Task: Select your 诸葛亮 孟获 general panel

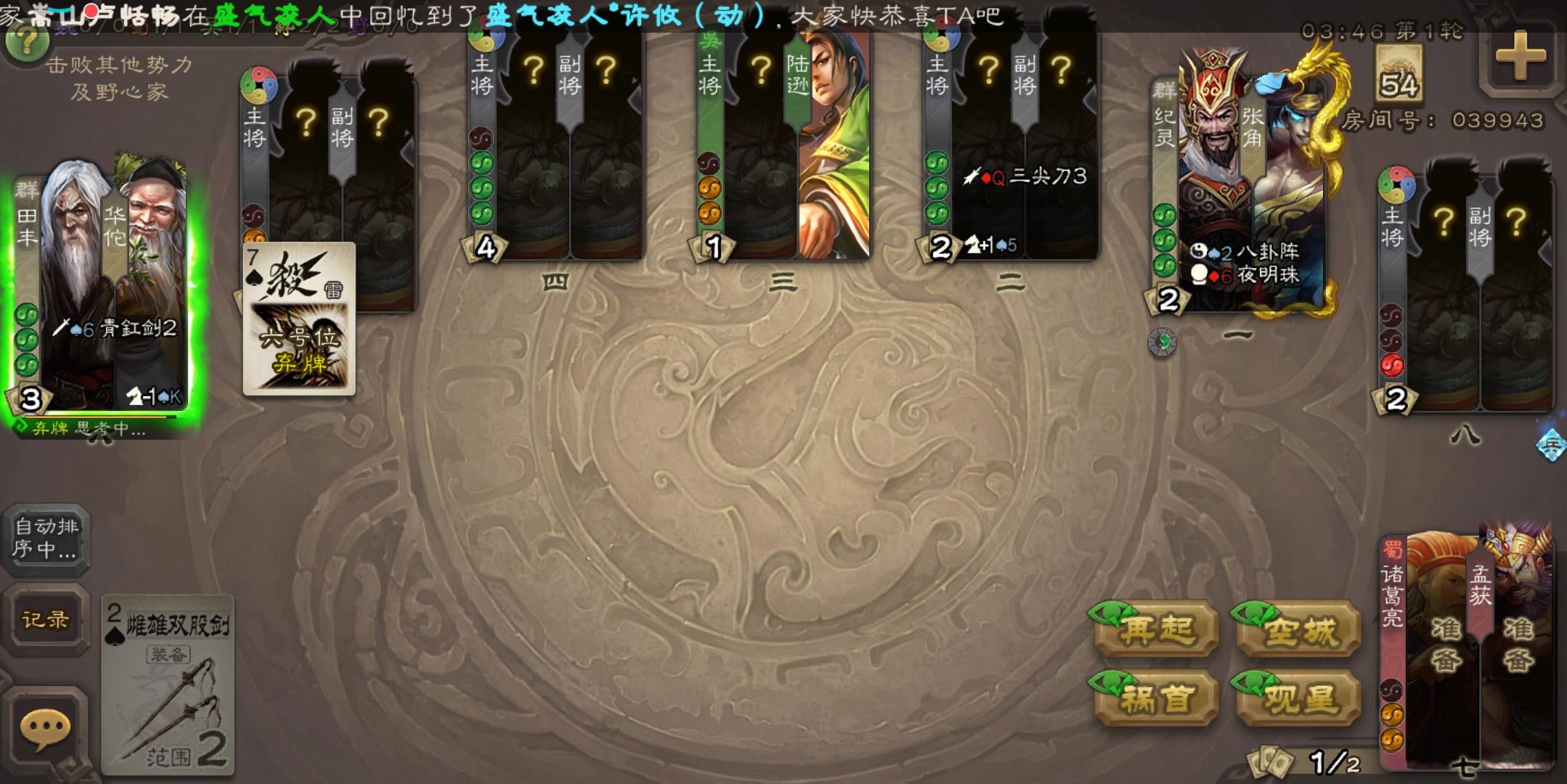Action: 1467,646
